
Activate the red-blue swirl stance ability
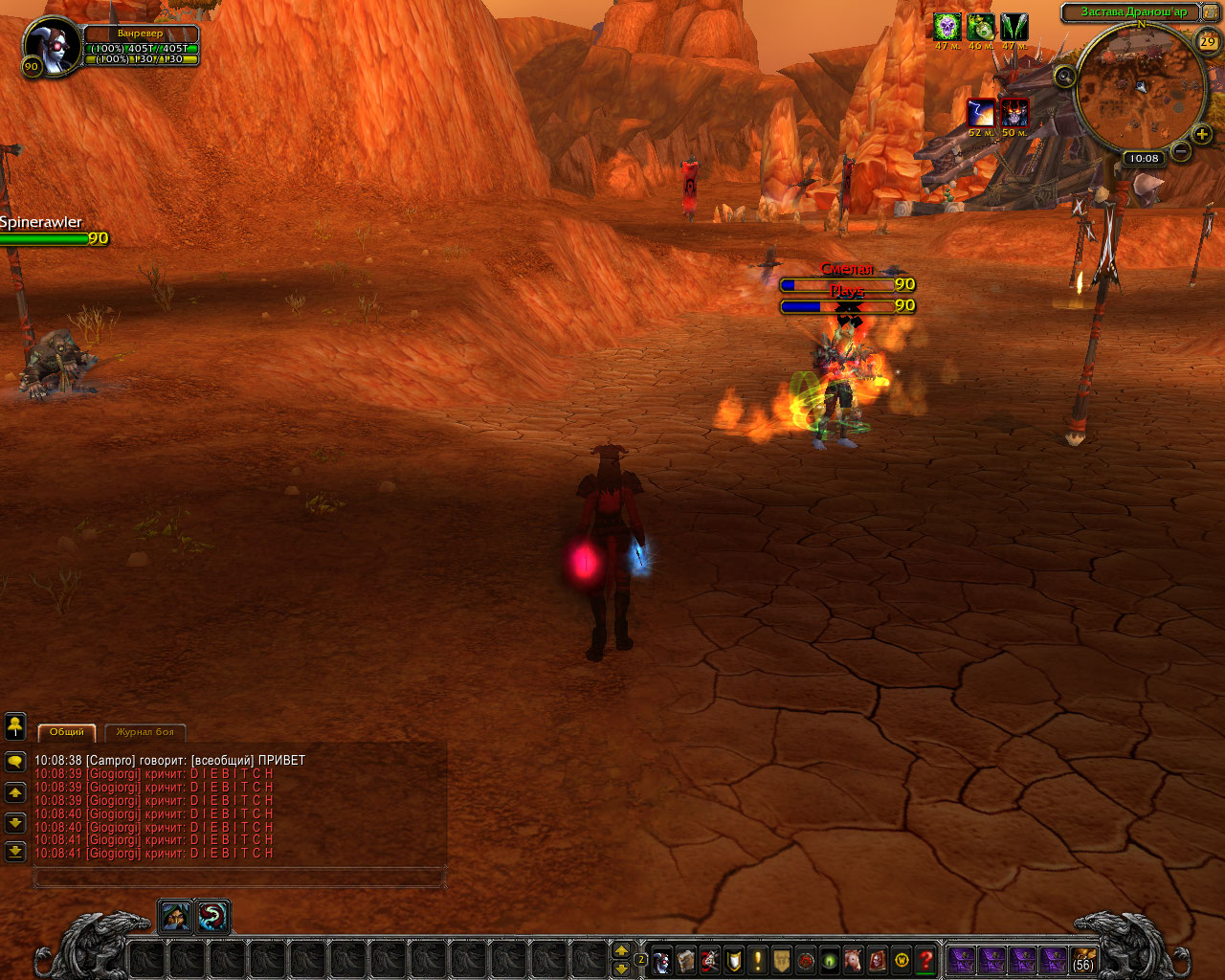pos(212,918)
